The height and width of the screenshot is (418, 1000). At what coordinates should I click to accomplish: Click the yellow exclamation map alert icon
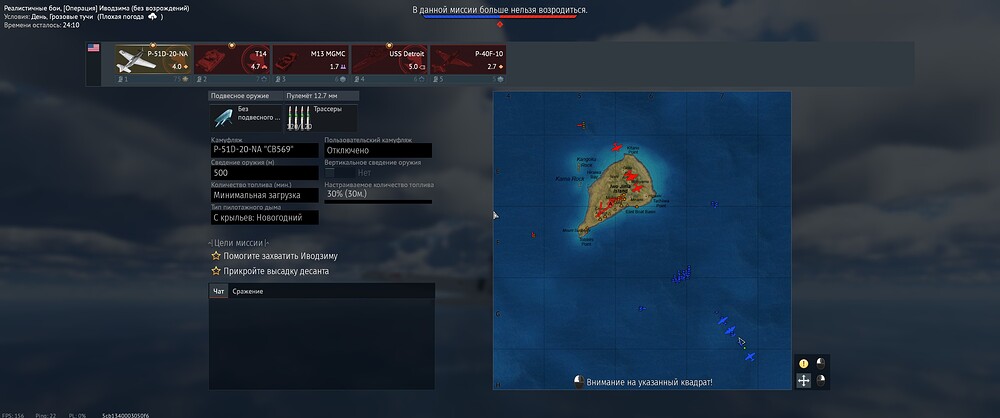point(803,363)
